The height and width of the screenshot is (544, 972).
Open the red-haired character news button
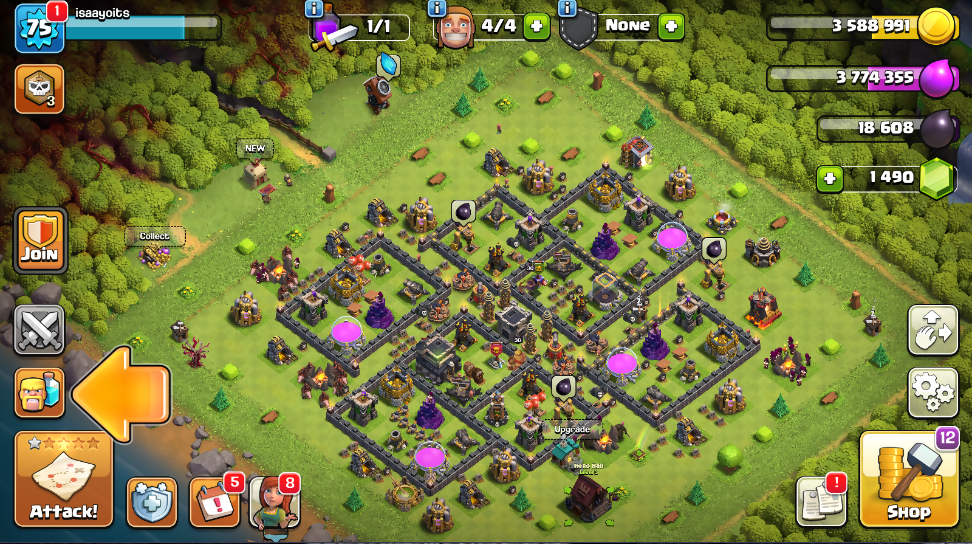(x=273, y=502)
